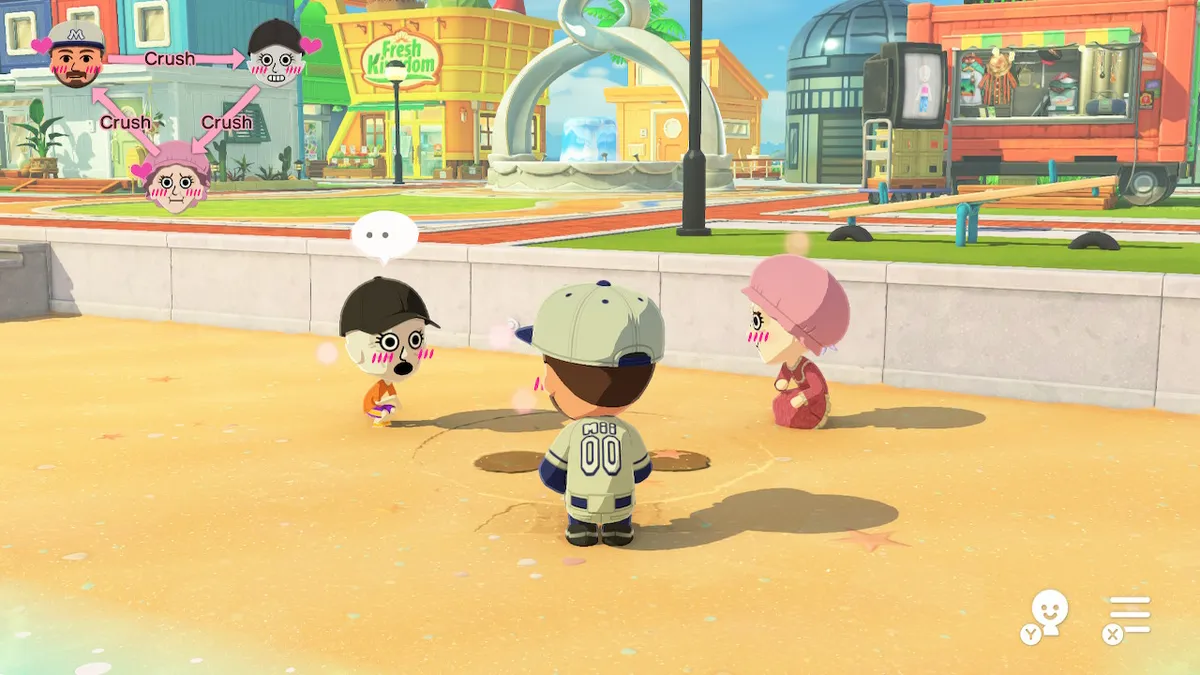
Task: Choose the pink-hat Mii portrait in the crush chart
Action: pyautogui.click(x=176, y=177)
